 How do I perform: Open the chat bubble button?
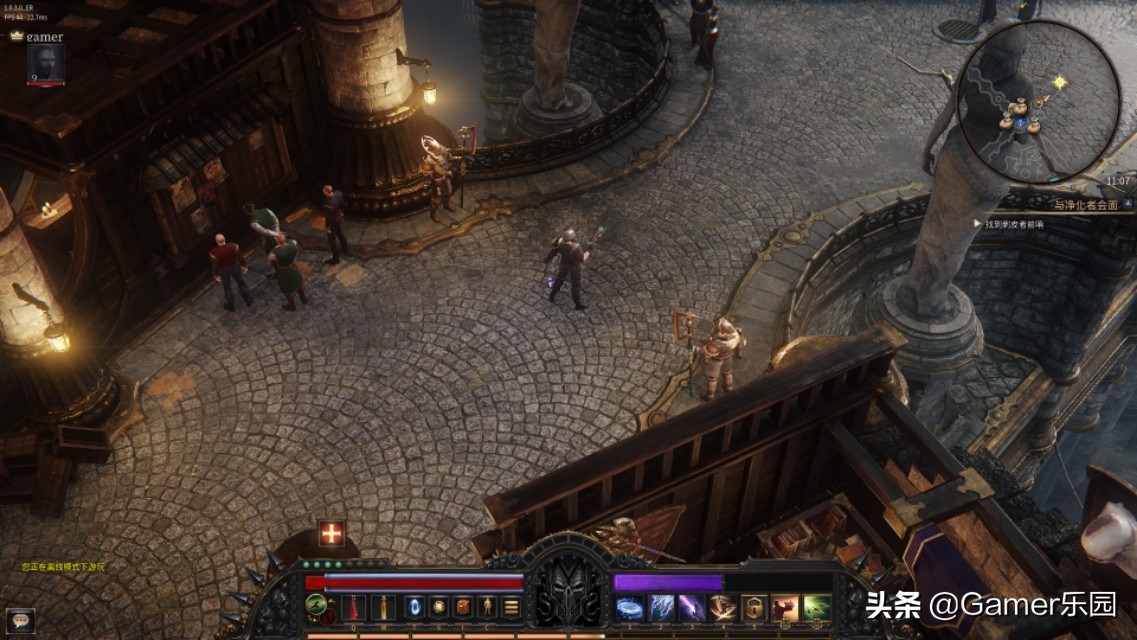click(x=20, y=619)
